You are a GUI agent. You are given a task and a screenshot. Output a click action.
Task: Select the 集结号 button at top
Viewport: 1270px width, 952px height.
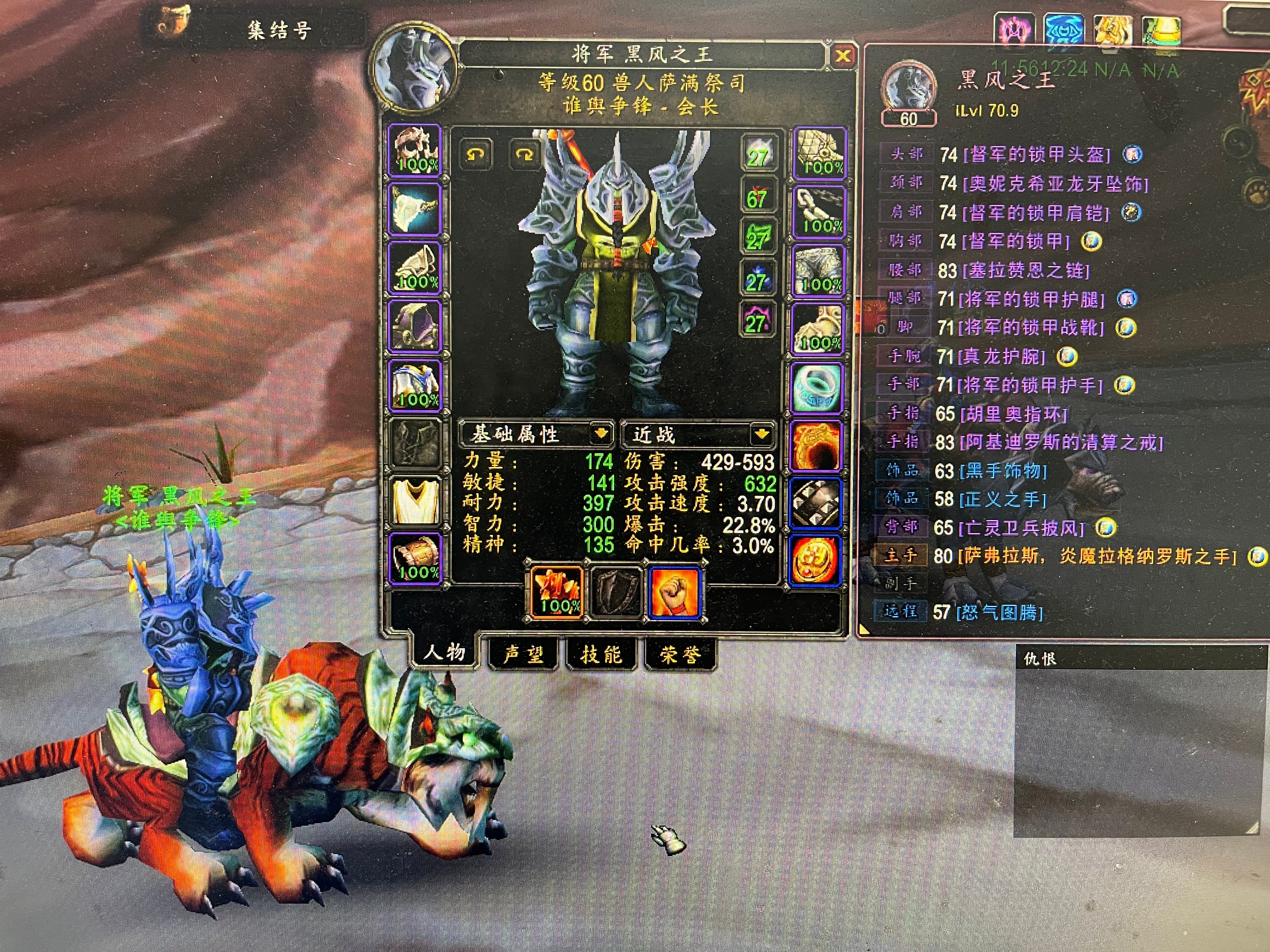click(279, 30)
